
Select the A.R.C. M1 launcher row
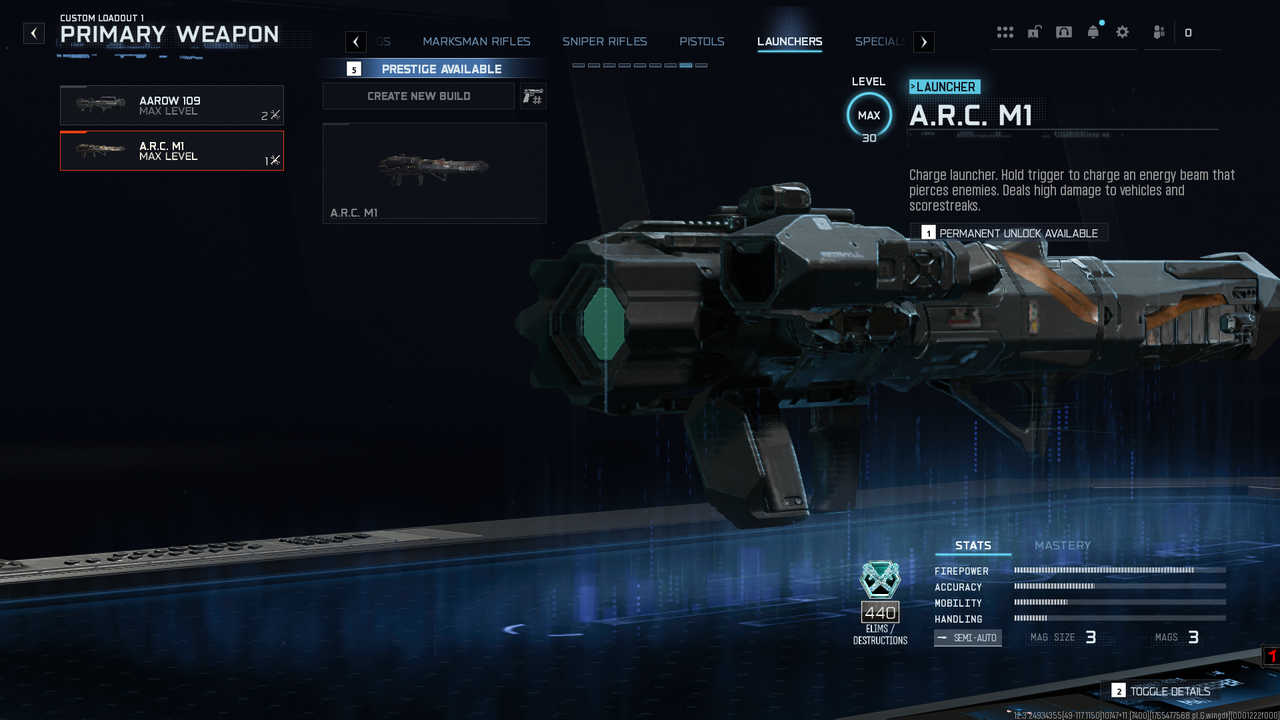(171, 151)
